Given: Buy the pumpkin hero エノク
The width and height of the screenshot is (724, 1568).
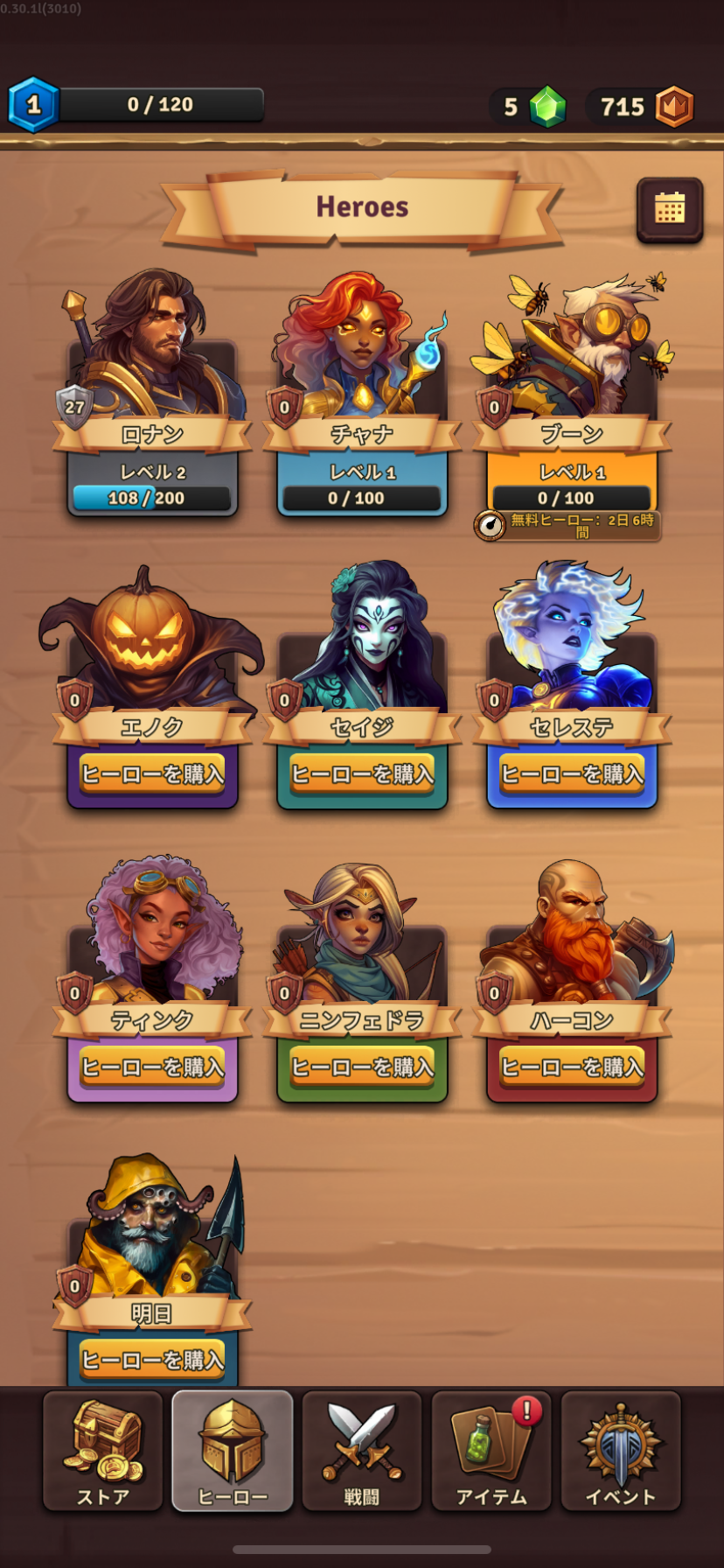Looking at the screenshot, I should pos(152,774).
